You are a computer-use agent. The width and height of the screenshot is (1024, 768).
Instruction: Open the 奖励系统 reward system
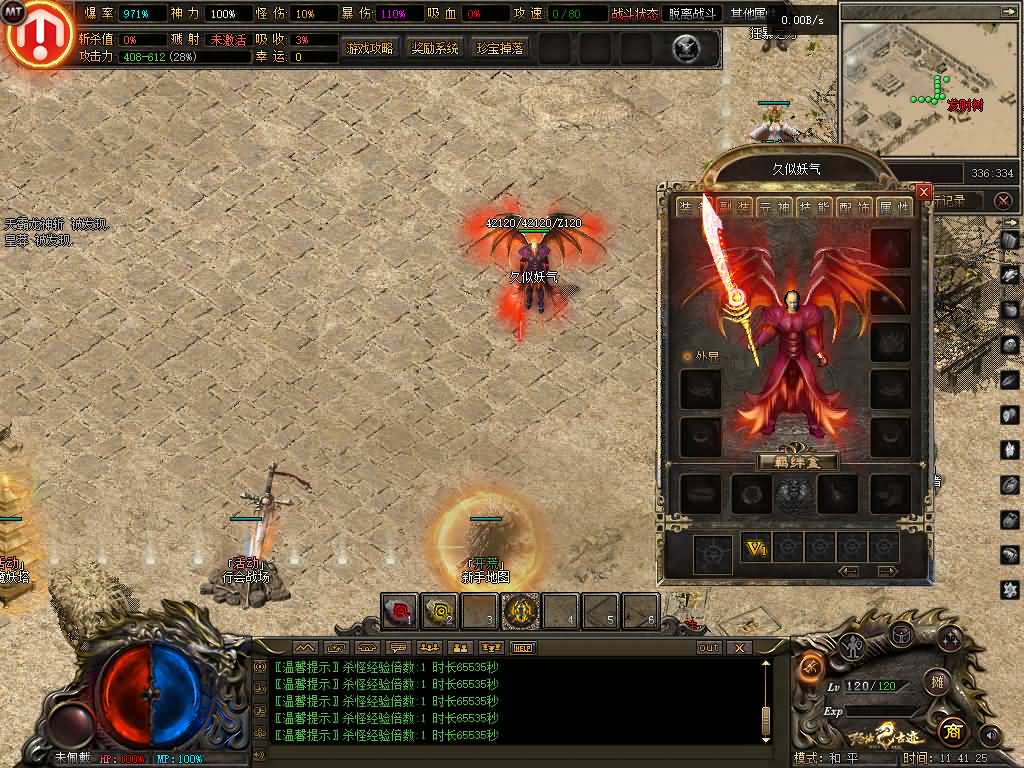tap(435, 48)
